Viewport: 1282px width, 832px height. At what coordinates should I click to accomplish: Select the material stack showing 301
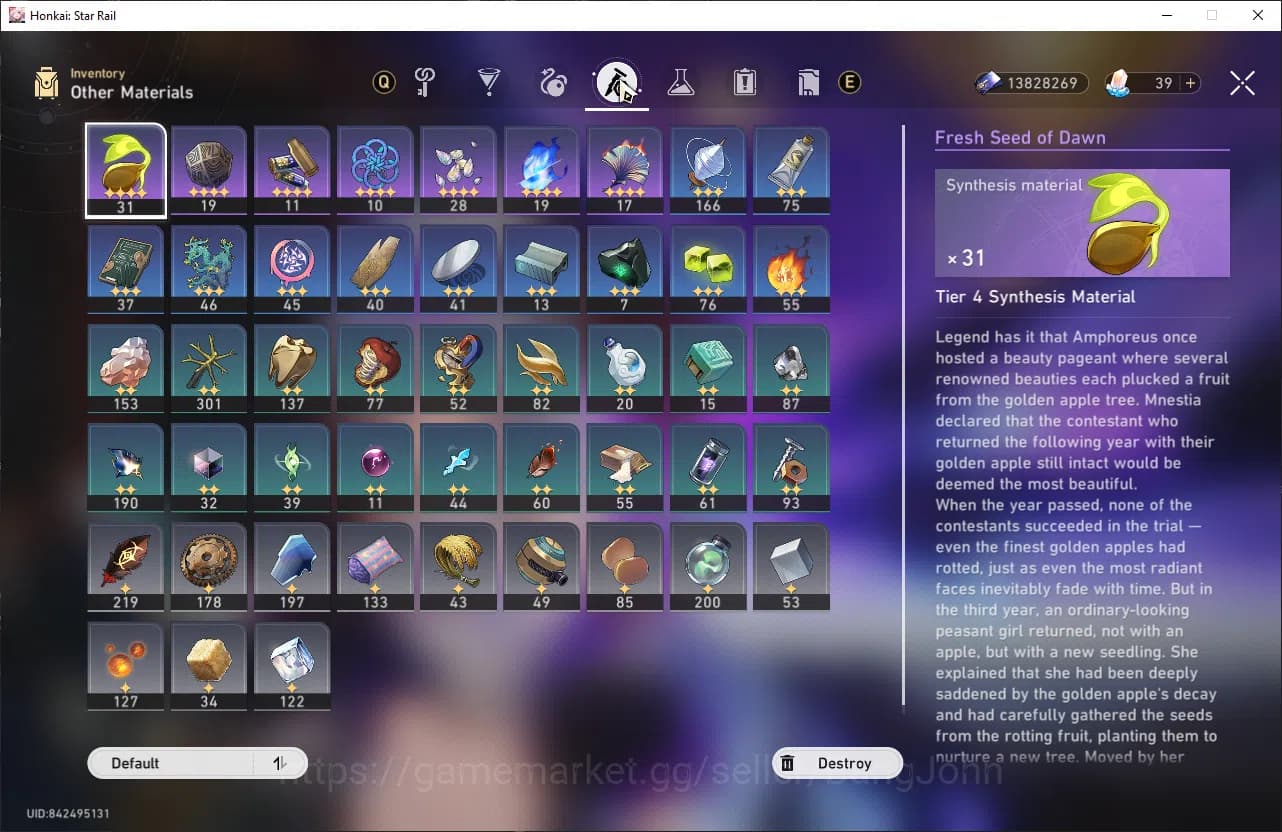[208, 367]
